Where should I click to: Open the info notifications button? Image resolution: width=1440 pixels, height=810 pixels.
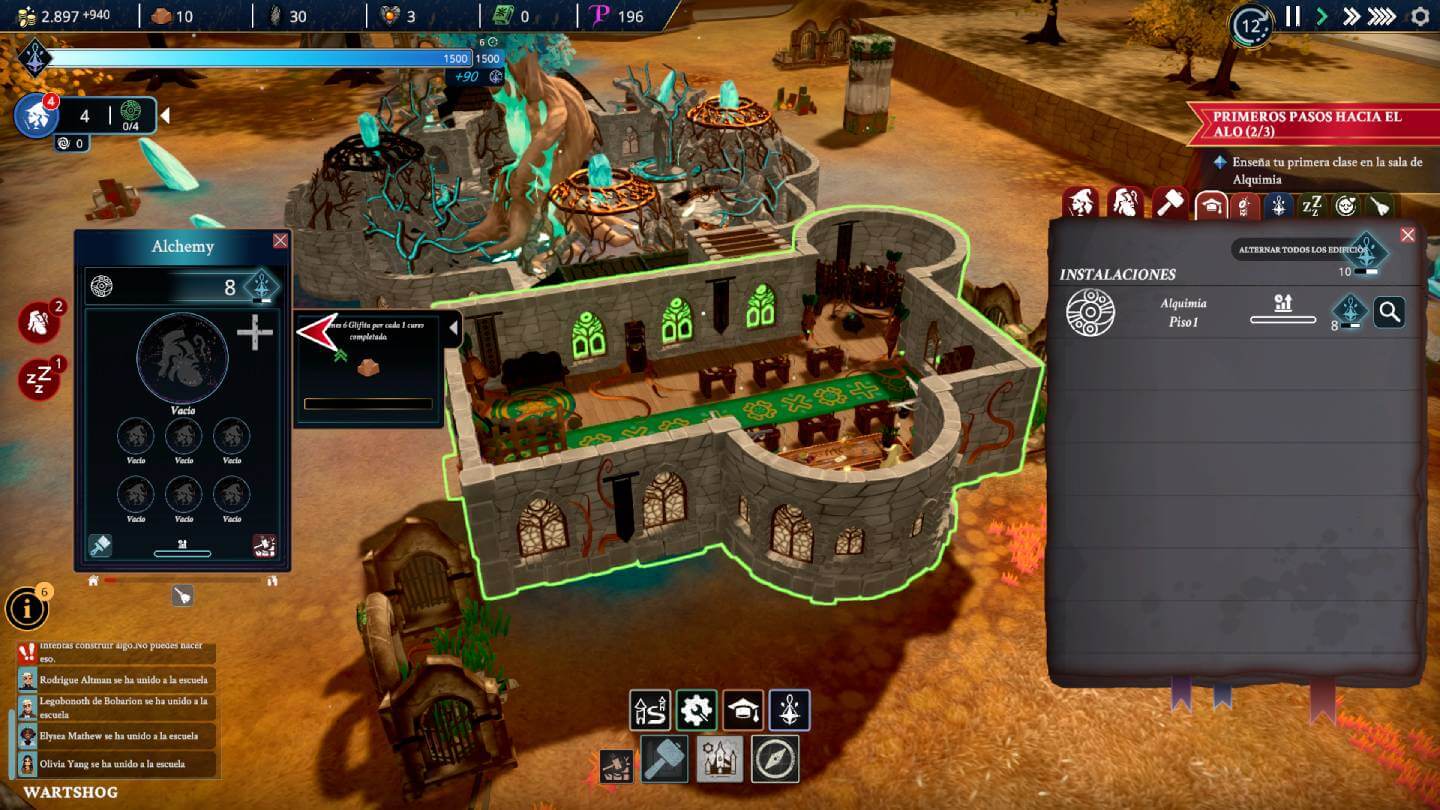(x=26, y=608)
